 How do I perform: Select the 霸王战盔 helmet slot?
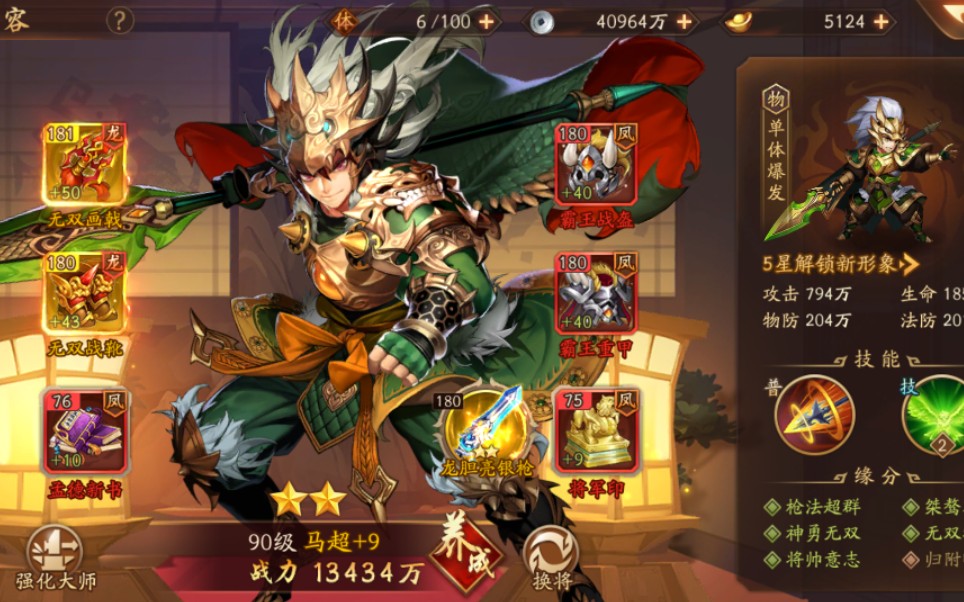pos(596,167)
